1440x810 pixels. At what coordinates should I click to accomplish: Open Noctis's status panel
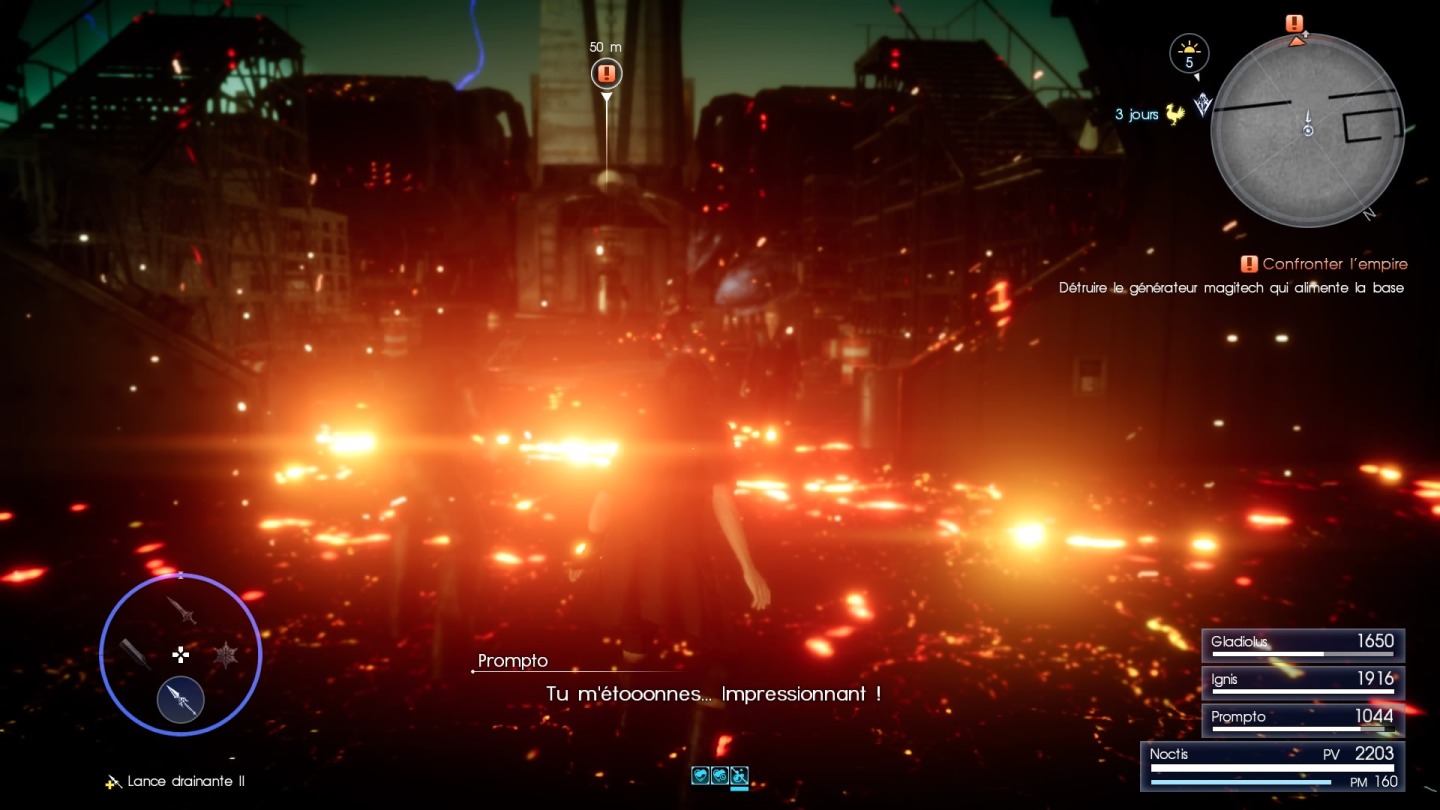point(1273,766)
